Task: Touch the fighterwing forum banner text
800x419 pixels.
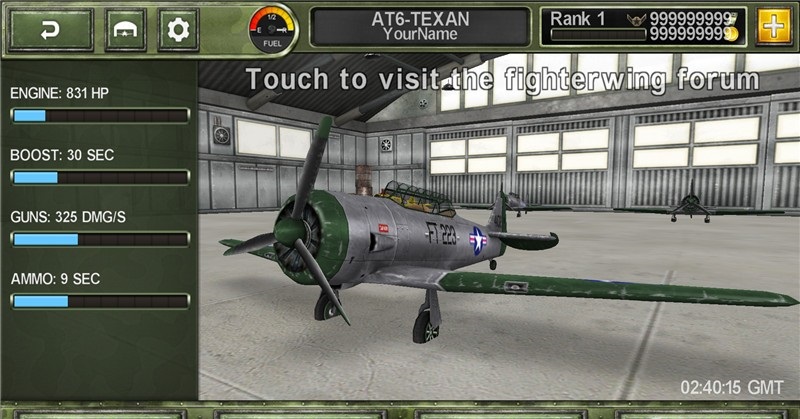Action: pyautogui.click(x=503, y=79)
